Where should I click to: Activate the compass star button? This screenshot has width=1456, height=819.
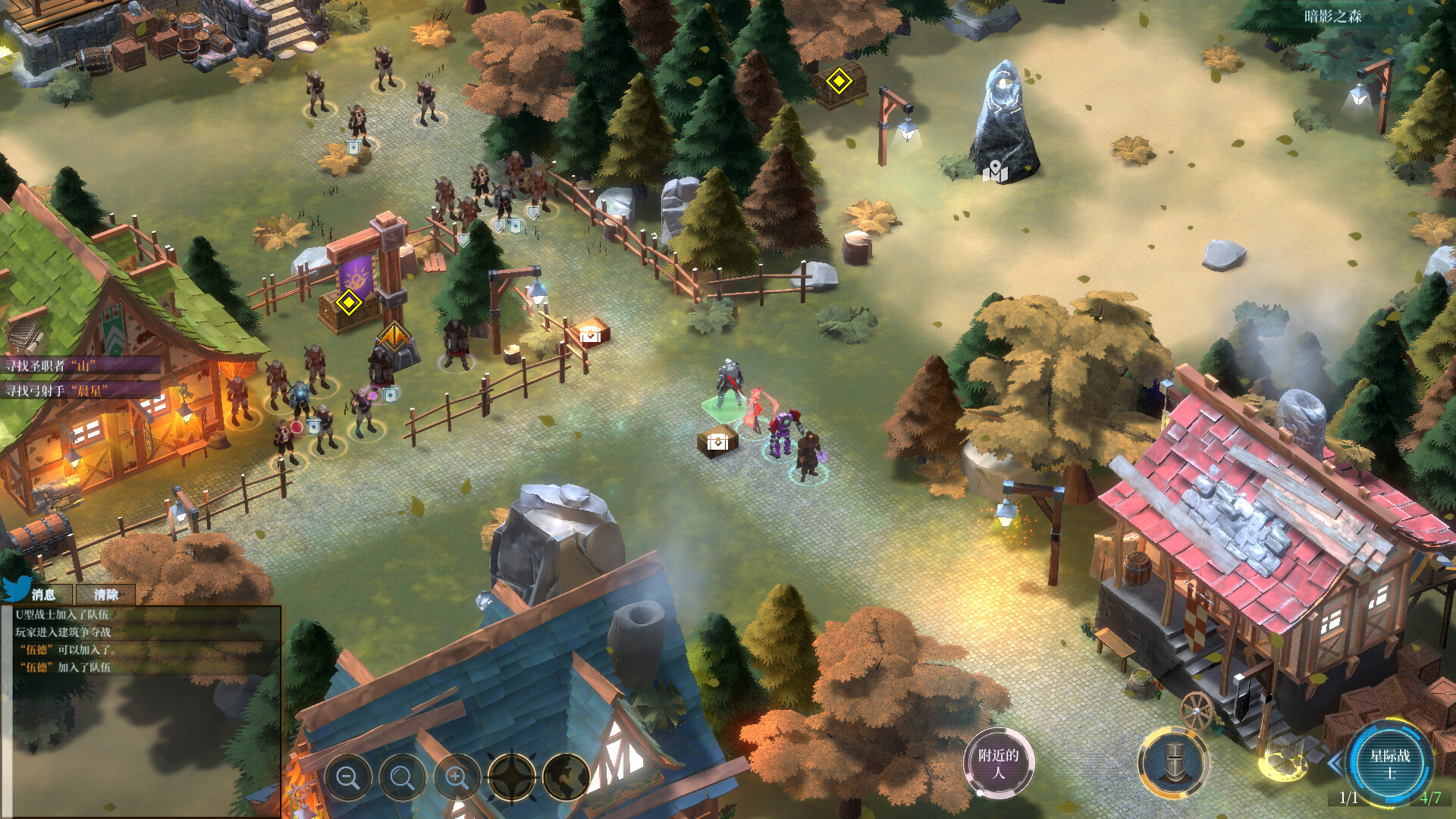point(512,777)
